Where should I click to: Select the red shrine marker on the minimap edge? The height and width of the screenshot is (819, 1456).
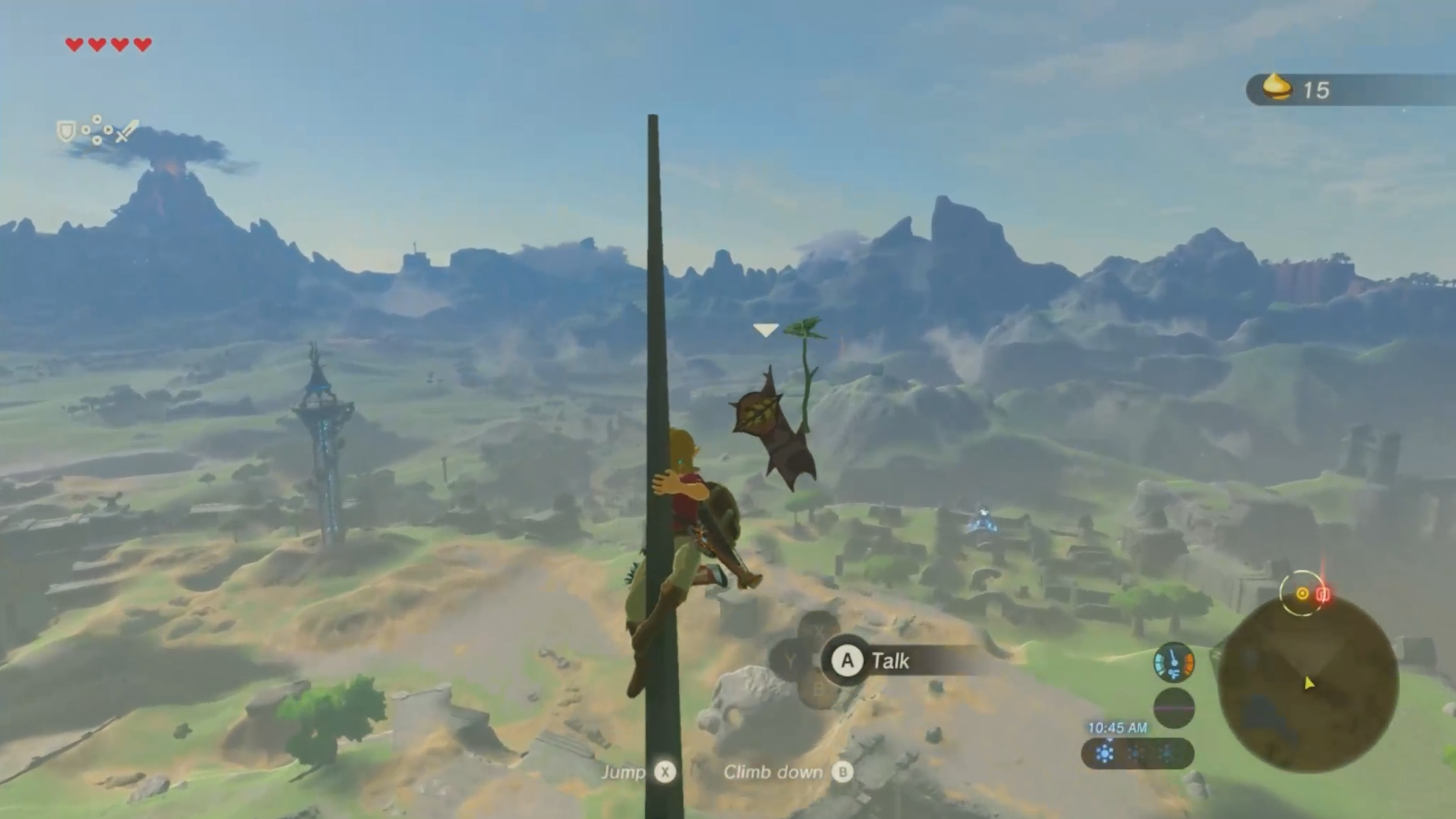(1323, 594)
